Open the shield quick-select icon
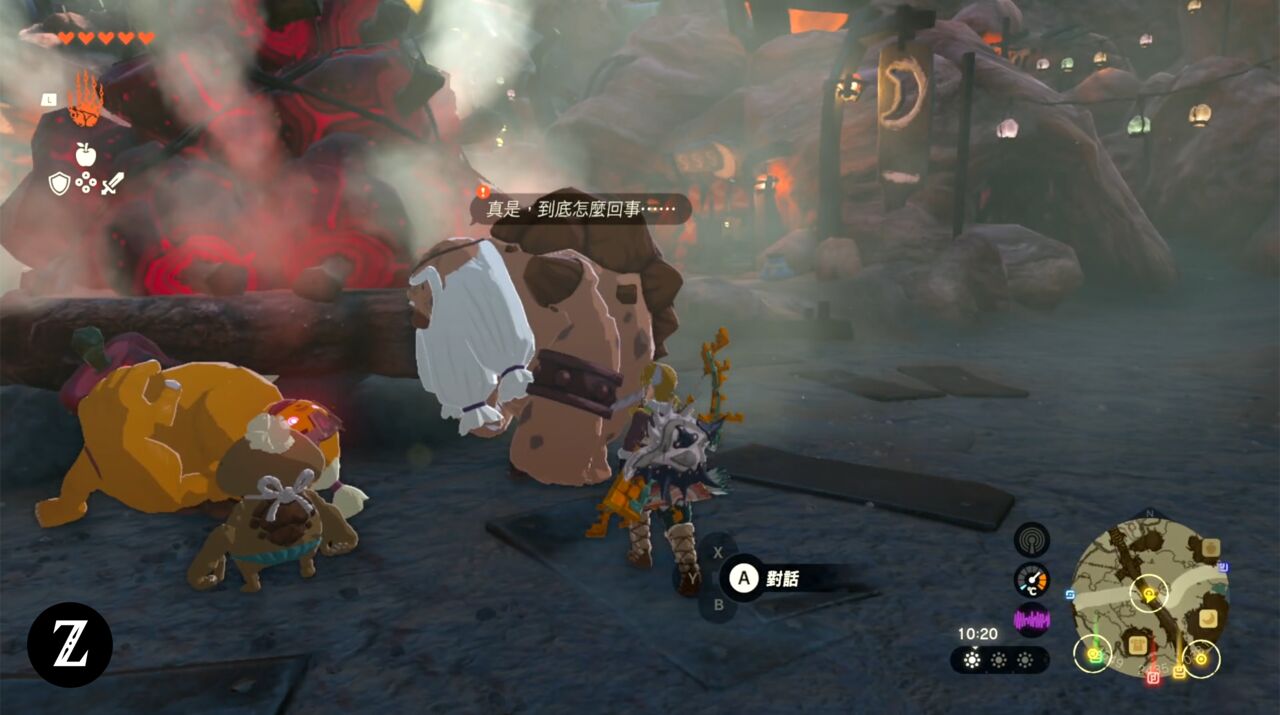1280x715 pixels. tap(59, 183)
